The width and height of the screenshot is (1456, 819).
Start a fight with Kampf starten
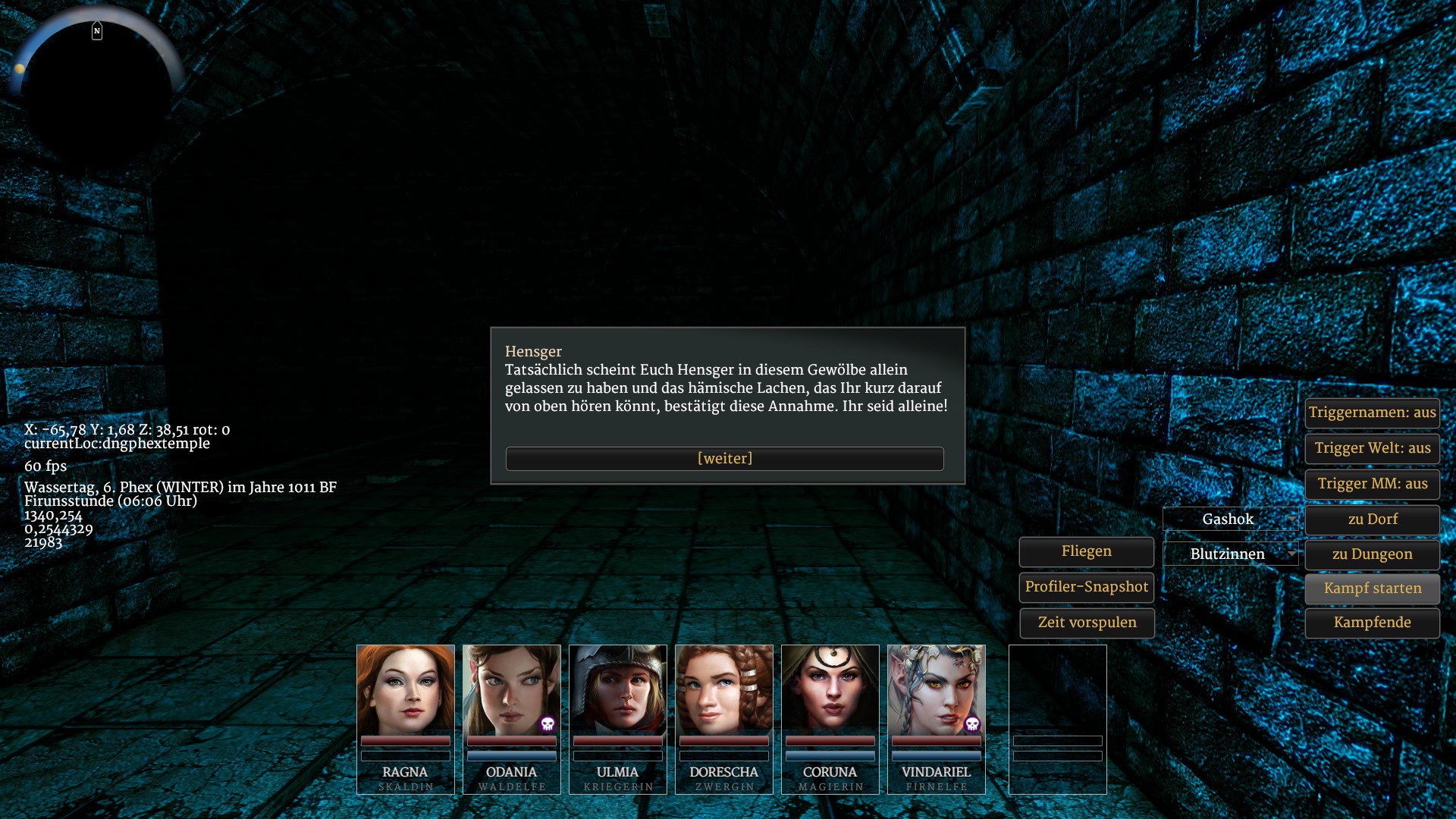click(1372, 588)
